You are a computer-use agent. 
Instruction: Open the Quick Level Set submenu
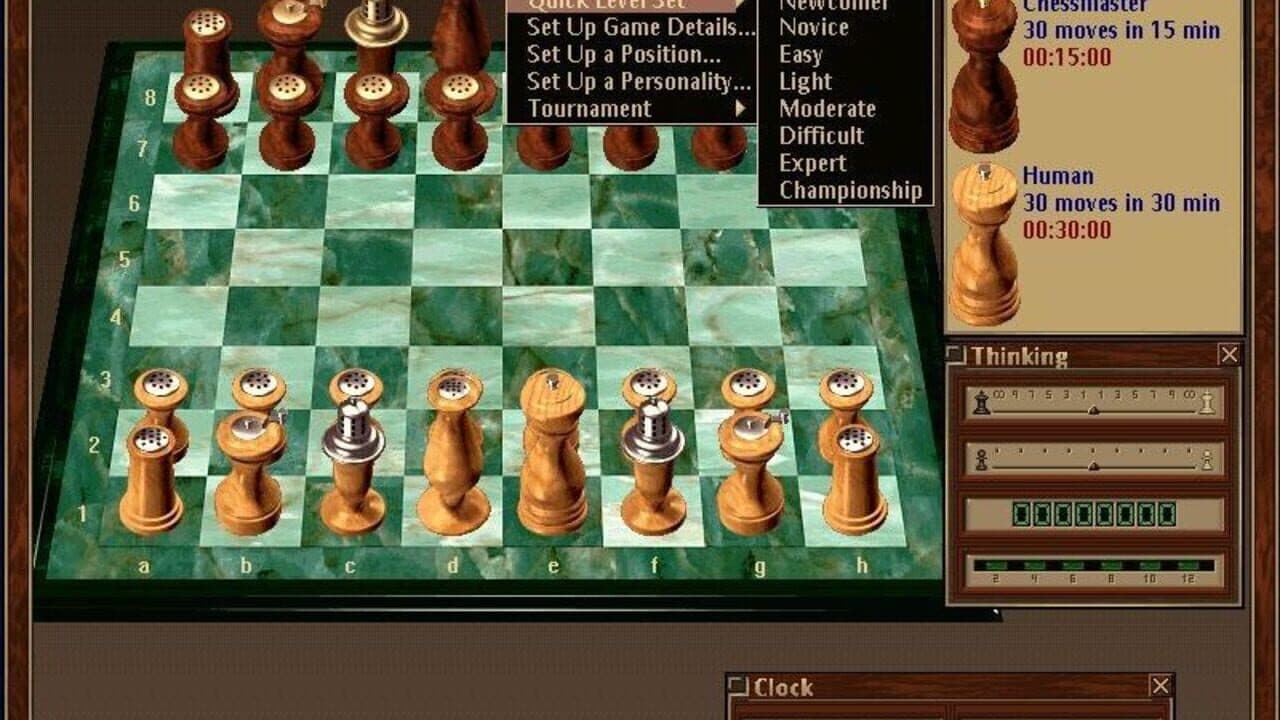(610, 5)
